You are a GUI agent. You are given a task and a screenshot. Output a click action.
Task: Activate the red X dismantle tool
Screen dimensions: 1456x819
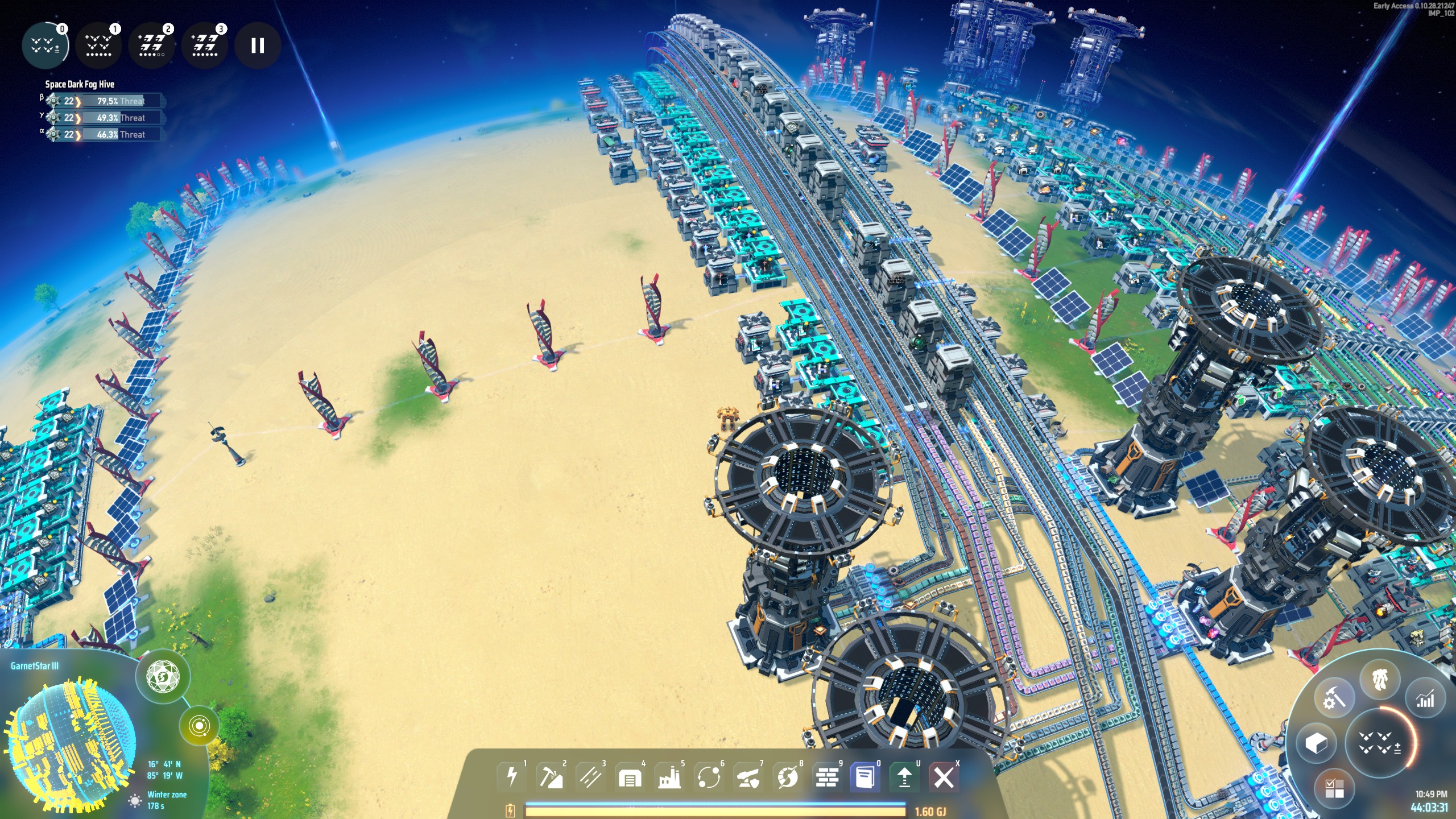coord(944,776)
